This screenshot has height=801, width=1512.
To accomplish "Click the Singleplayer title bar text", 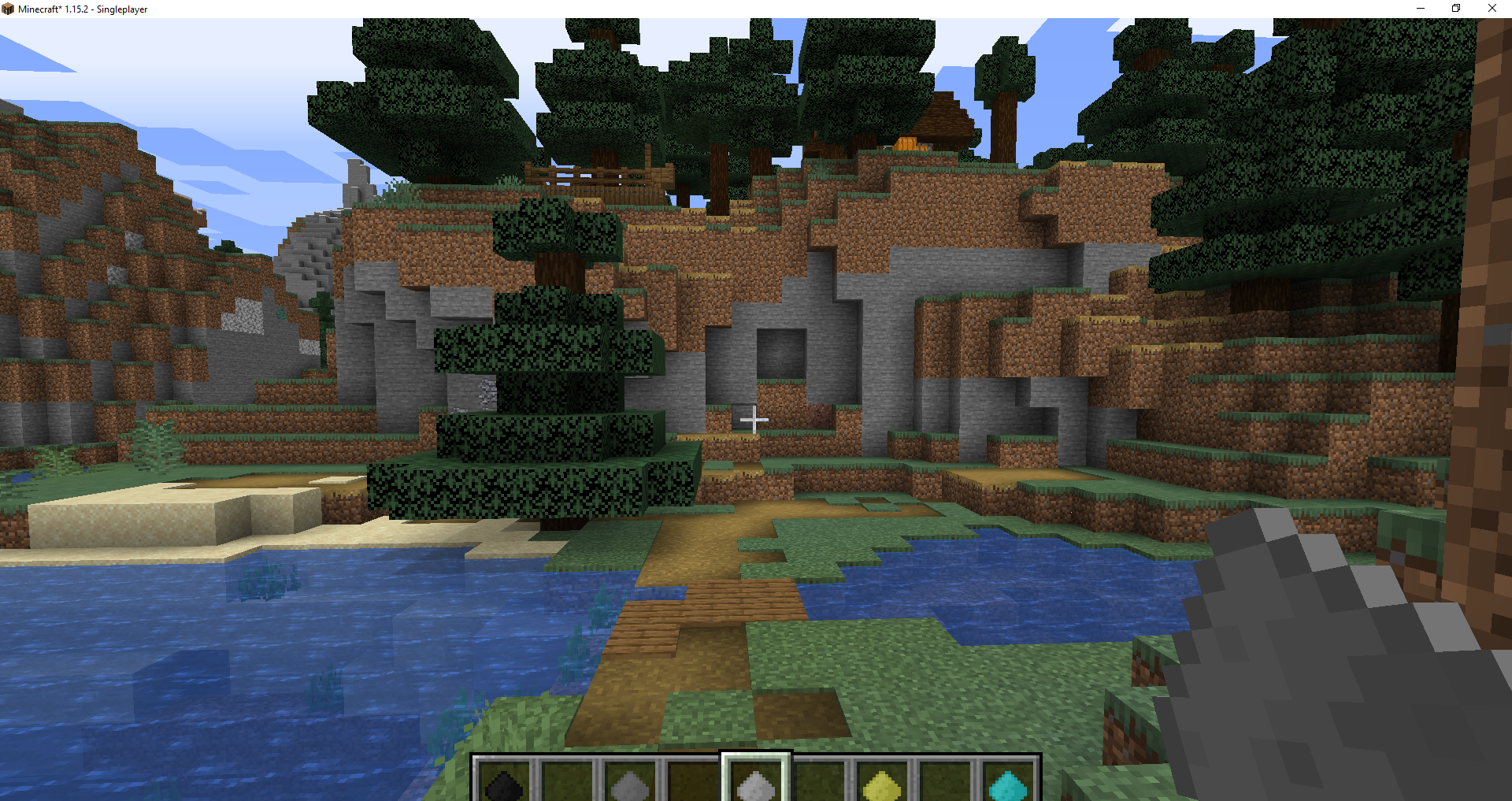I will click(x=120, y=9).
